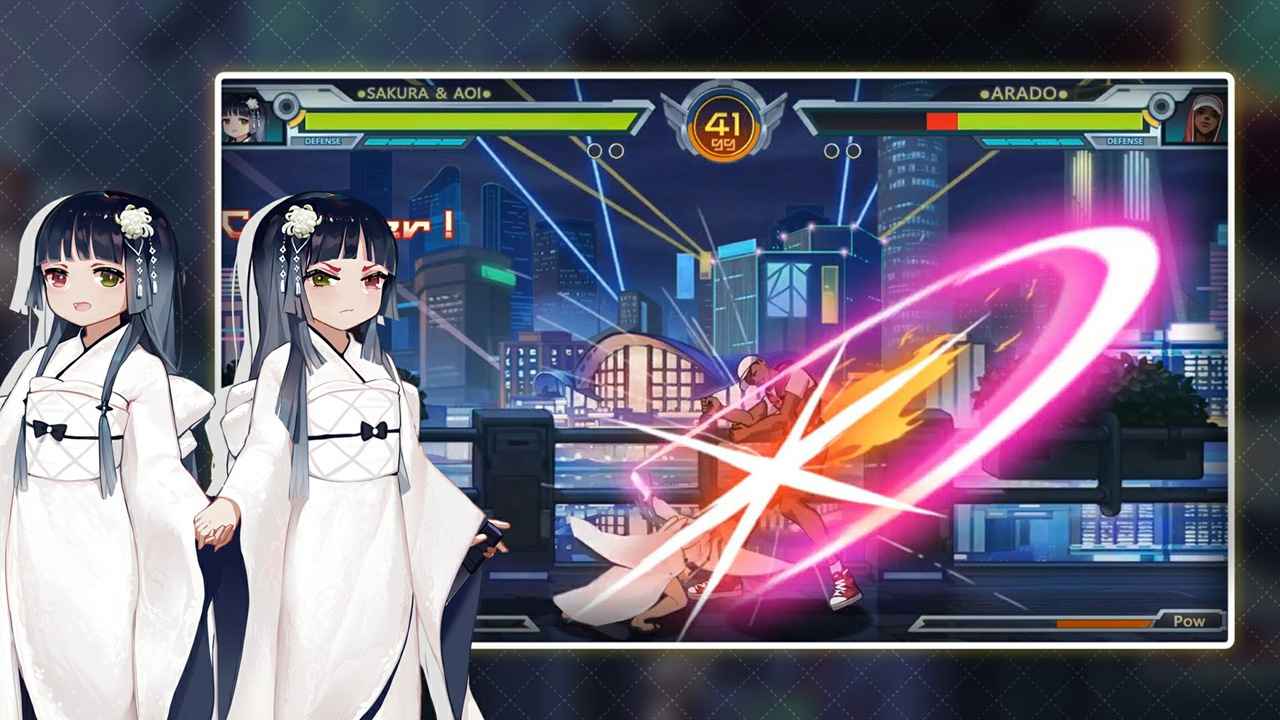Click the camera-lens icon beside Arado's health bar
This screenshot has width=1280, height=720.
1161,106
